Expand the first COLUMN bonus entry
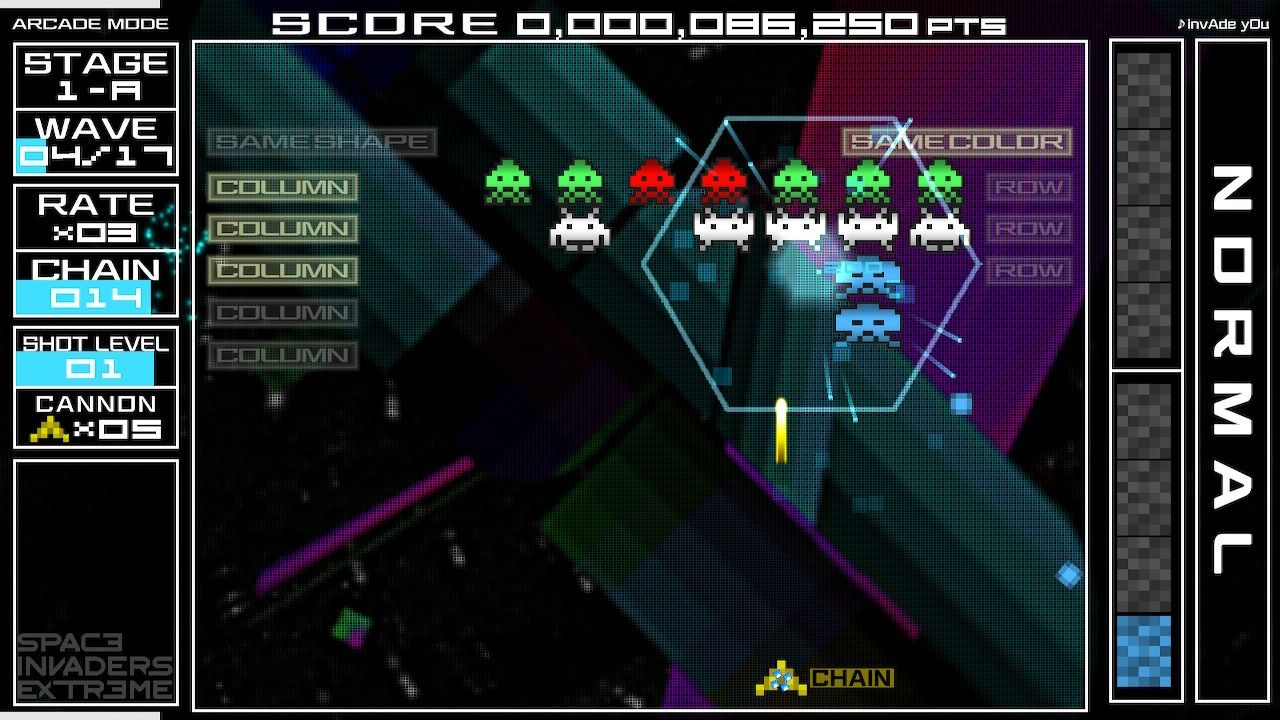This screenshot has width=1280, height=720. pyautogui.click(x=282, y=187)
